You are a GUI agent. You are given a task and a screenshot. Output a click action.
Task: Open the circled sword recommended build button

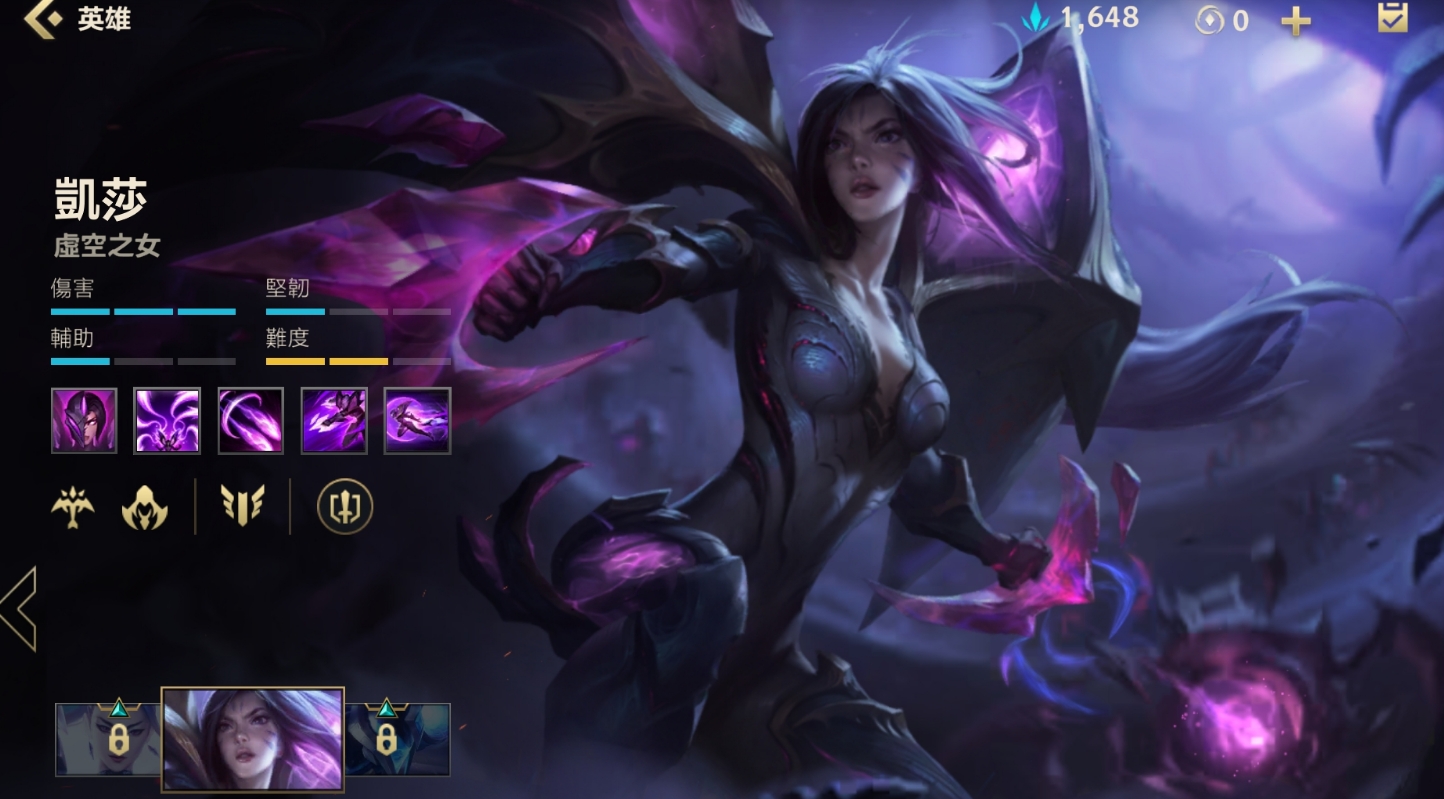click(345, 507)
